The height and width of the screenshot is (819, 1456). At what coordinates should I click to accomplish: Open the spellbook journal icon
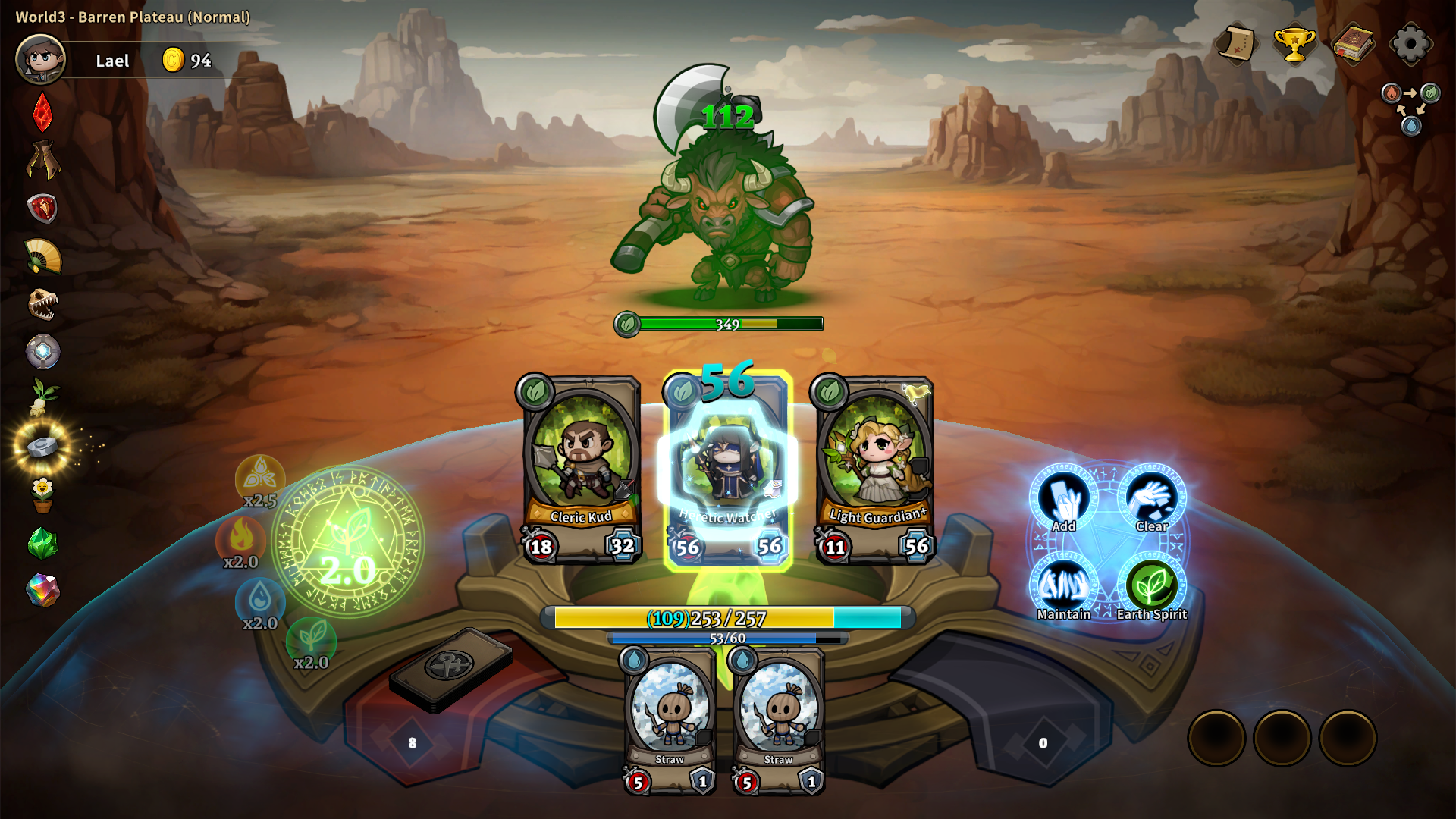[1354, 44]
